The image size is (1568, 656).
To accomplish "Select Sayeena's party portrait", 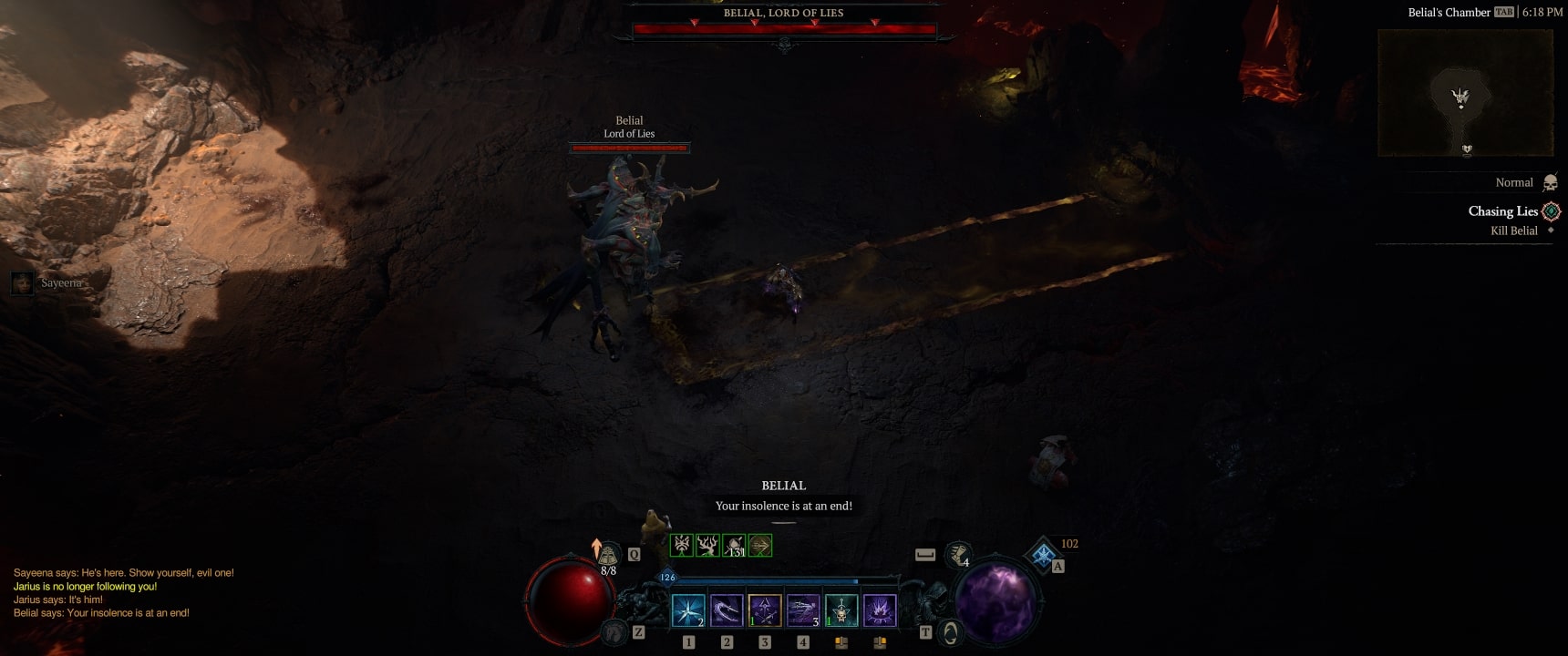I will click(22, 283).
